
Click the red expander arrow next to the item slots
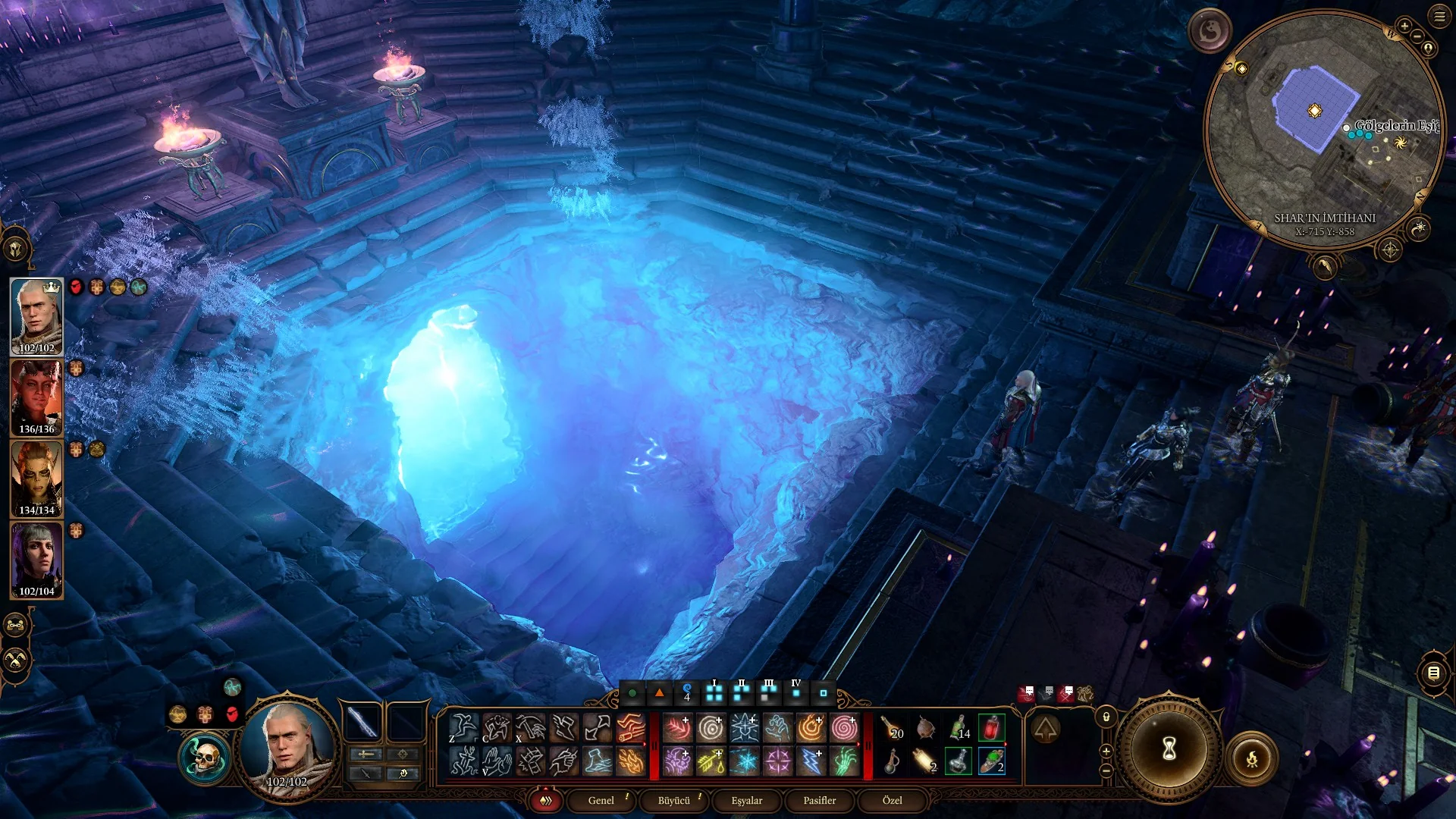[x=859, y=744]
